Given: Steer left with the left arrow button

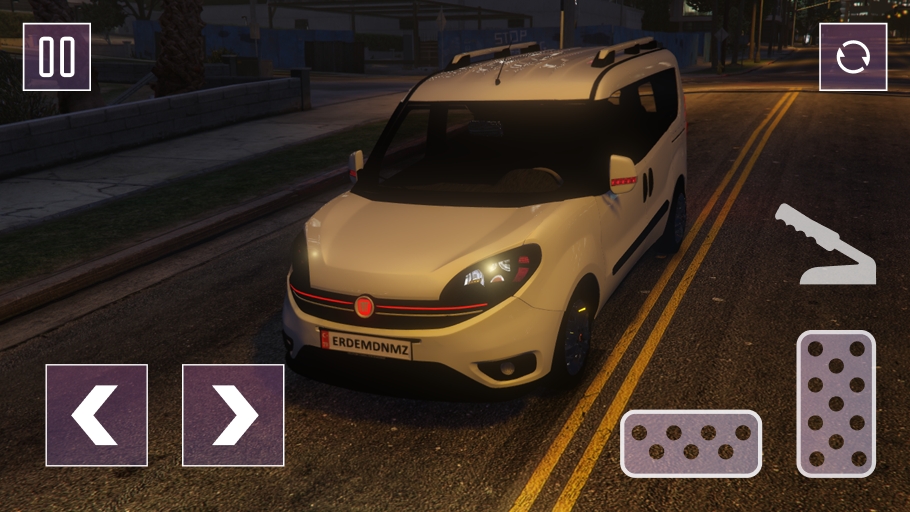Looking at the screenshot, I should click(x=96, y=415).
